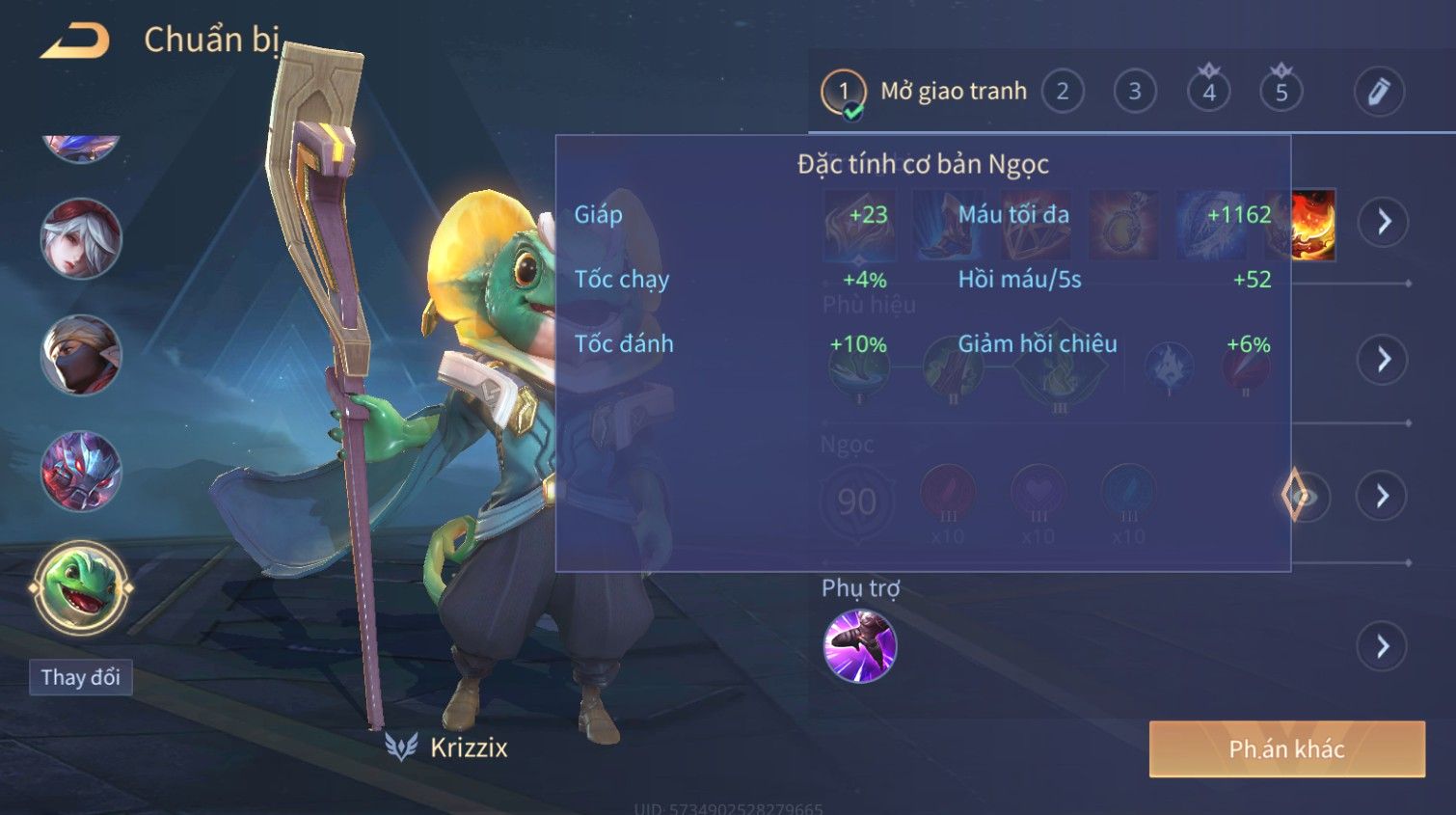1456x815 pixels.
Task: Click the Thay đổi button
Action: pos(81,677)
